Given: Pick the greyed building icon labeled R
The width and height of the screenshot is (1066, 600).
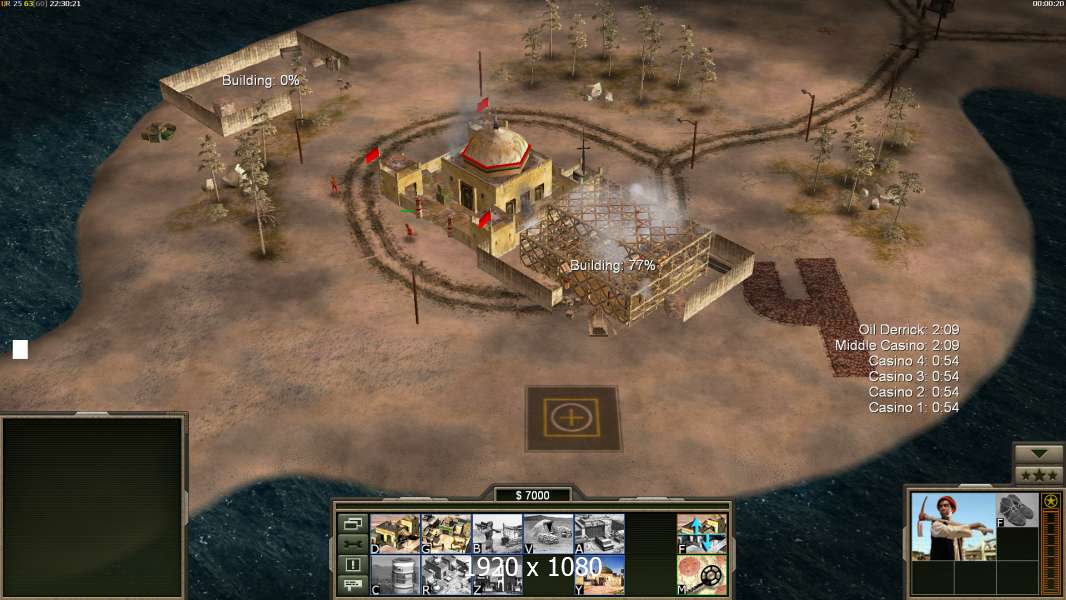Looking at the screenshot, I should pyautogui.click(x=446, y=575).
